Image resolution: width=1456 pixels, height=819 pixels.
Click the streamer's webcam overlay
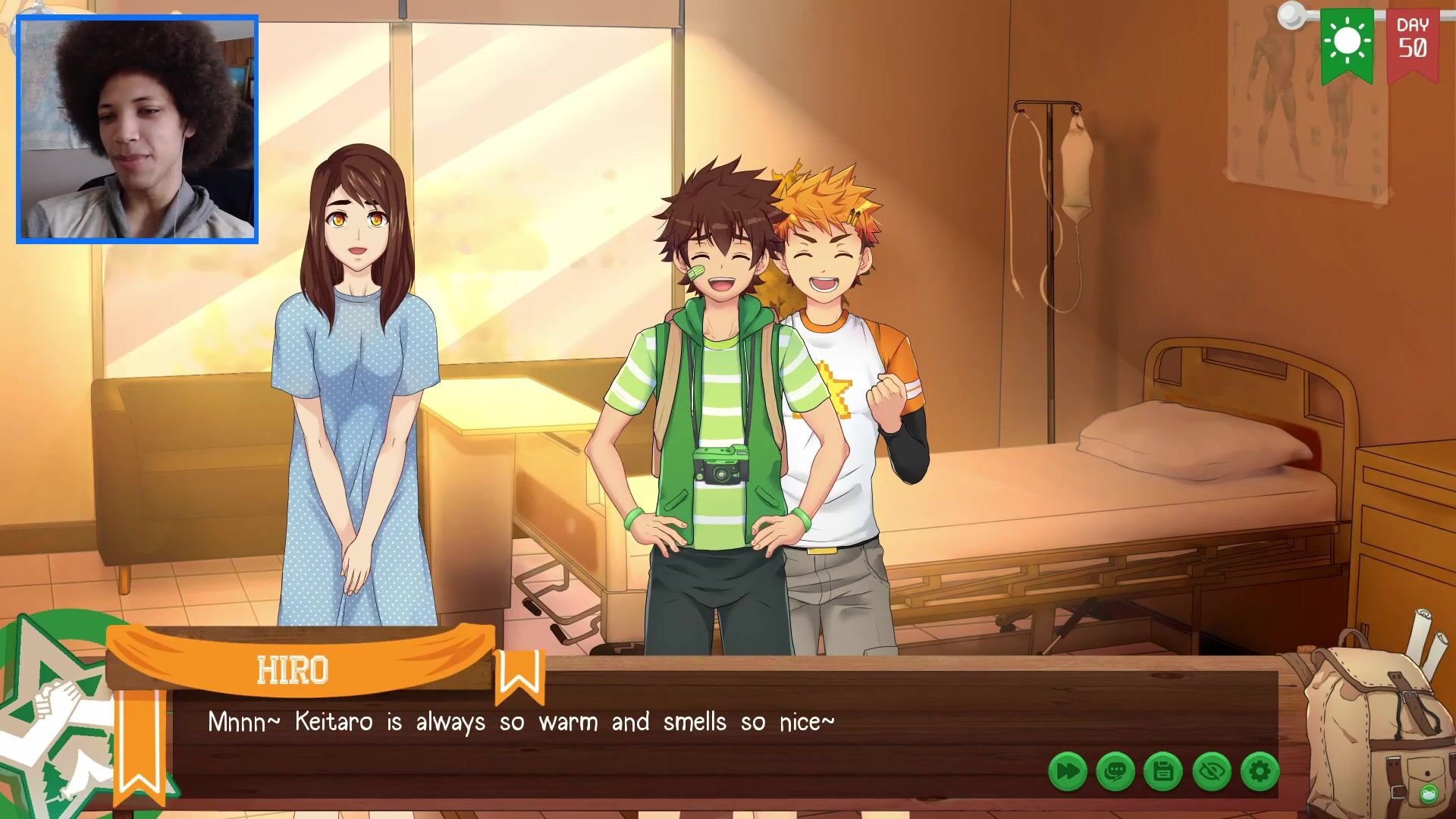point(137,130)
